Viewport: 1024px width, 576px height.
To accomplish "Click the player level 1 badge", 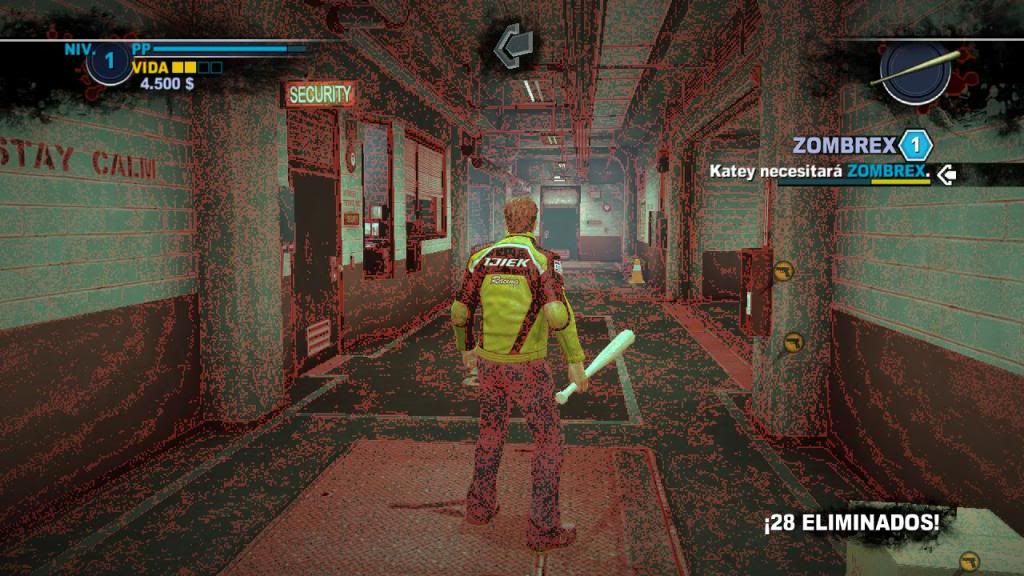I will click(x=109, y=63).
